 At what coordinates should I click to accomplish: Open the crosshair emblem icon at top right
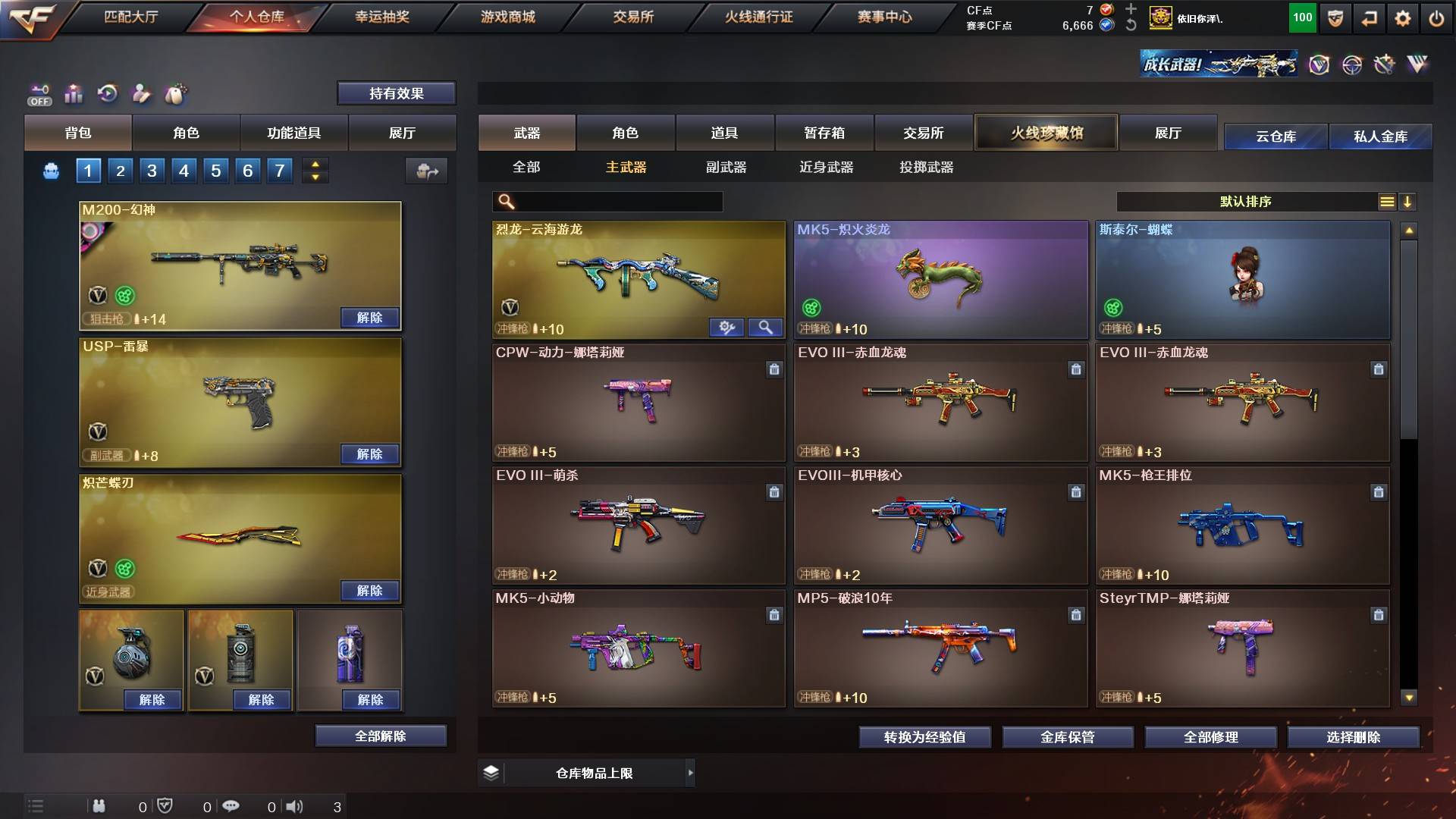click(1354, 65)
